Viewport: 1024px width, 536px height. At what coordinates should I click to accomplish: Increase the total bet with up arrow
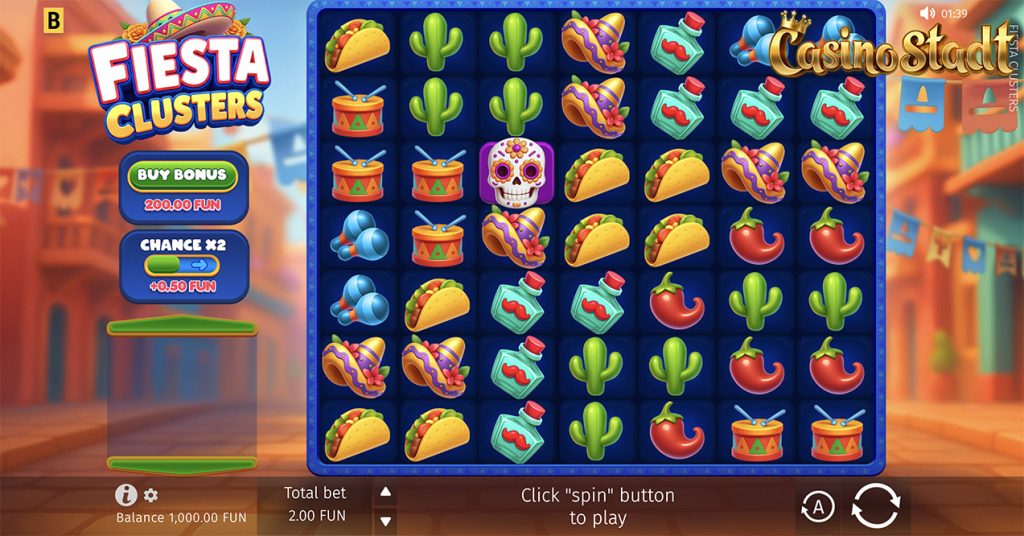(x=386, y=493)
